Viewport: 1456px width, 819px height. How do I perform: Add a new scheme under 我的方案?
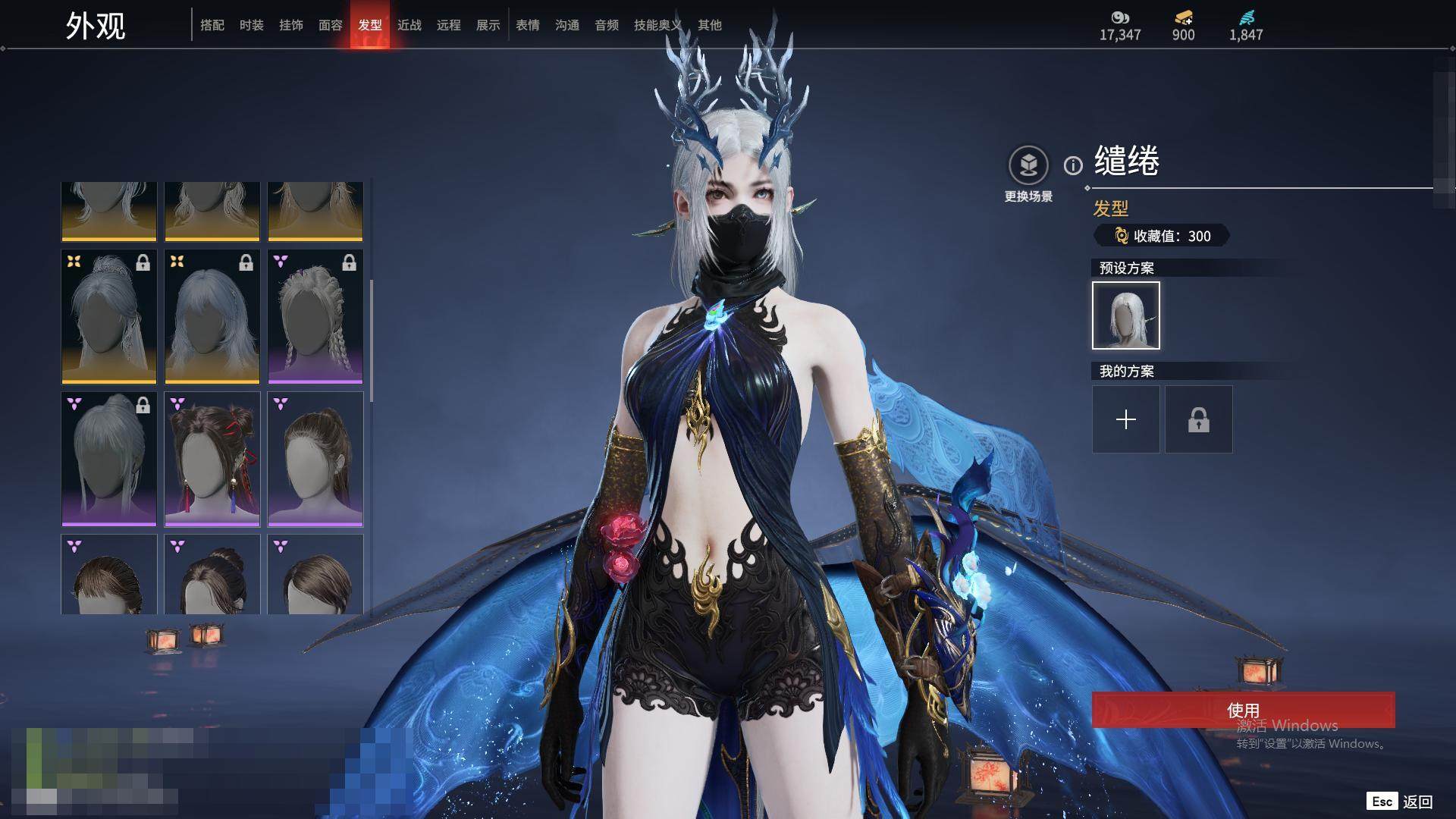click(1126, 419)
